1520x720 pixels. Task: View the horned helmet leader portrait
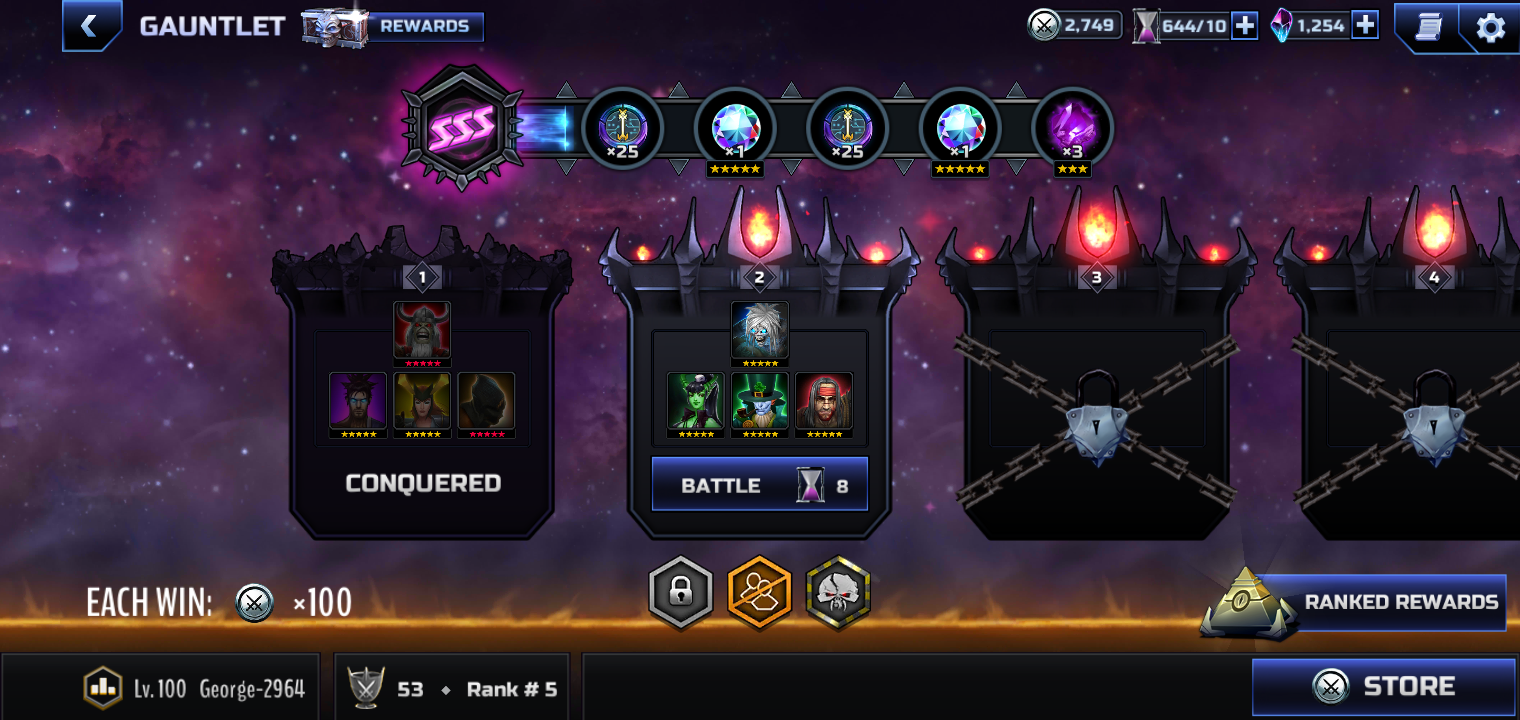coord(422,331)
